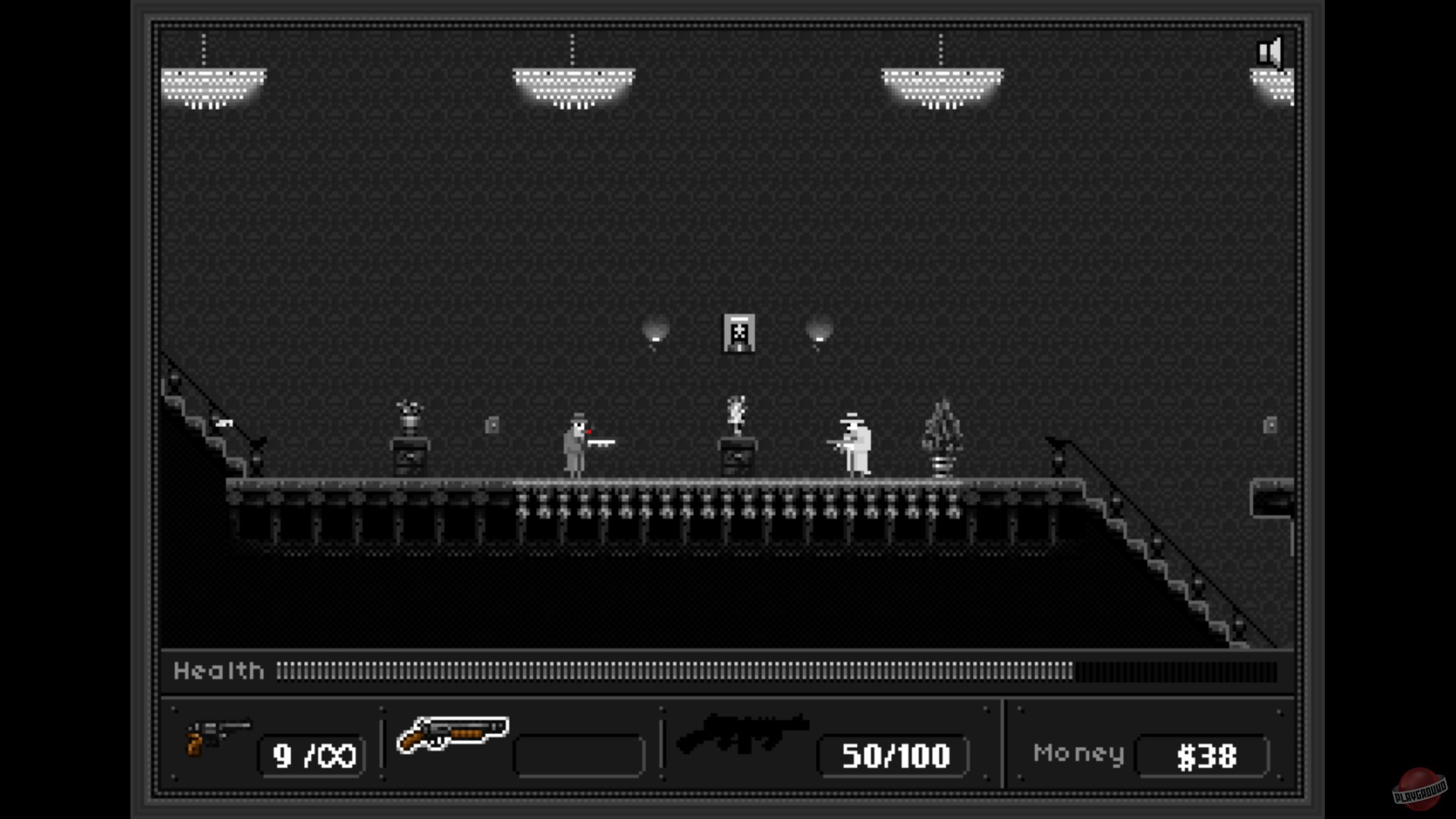Click the revolver ammo counter showing 9
Screen dimensions: 1456x819
click(311, 755)
